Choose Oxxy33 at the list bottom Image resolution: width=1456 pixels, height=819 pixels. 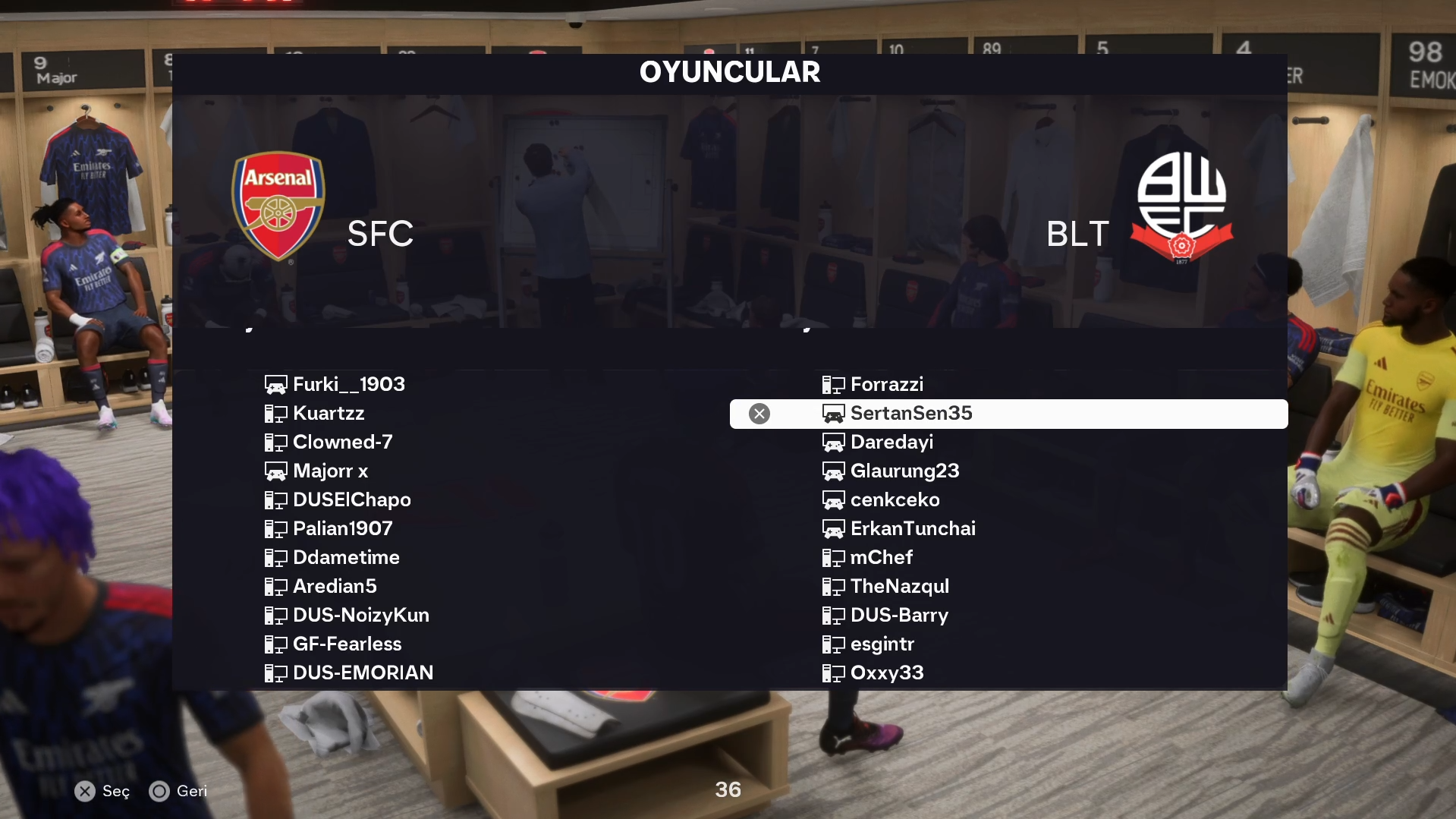click(x=886, y=673)
